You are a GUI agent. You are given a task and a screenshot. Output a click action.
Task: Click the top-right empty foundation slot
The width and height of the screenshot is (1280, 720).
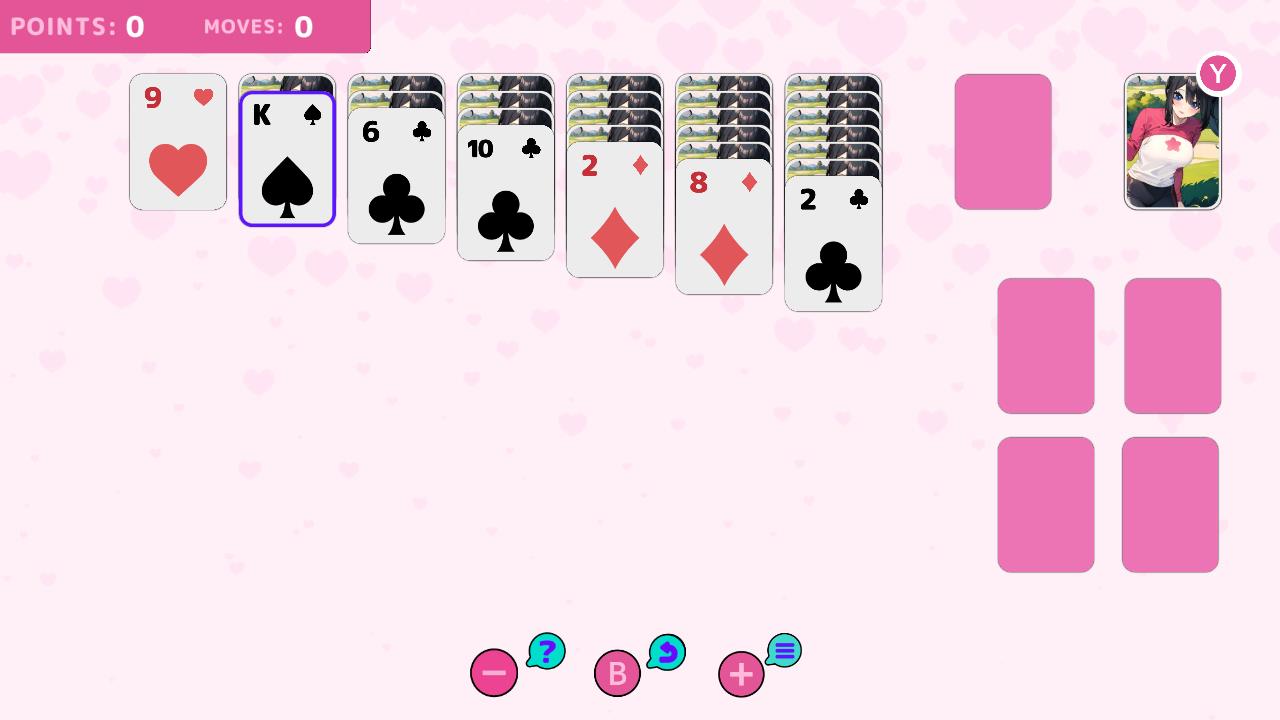pos(1172,345)
